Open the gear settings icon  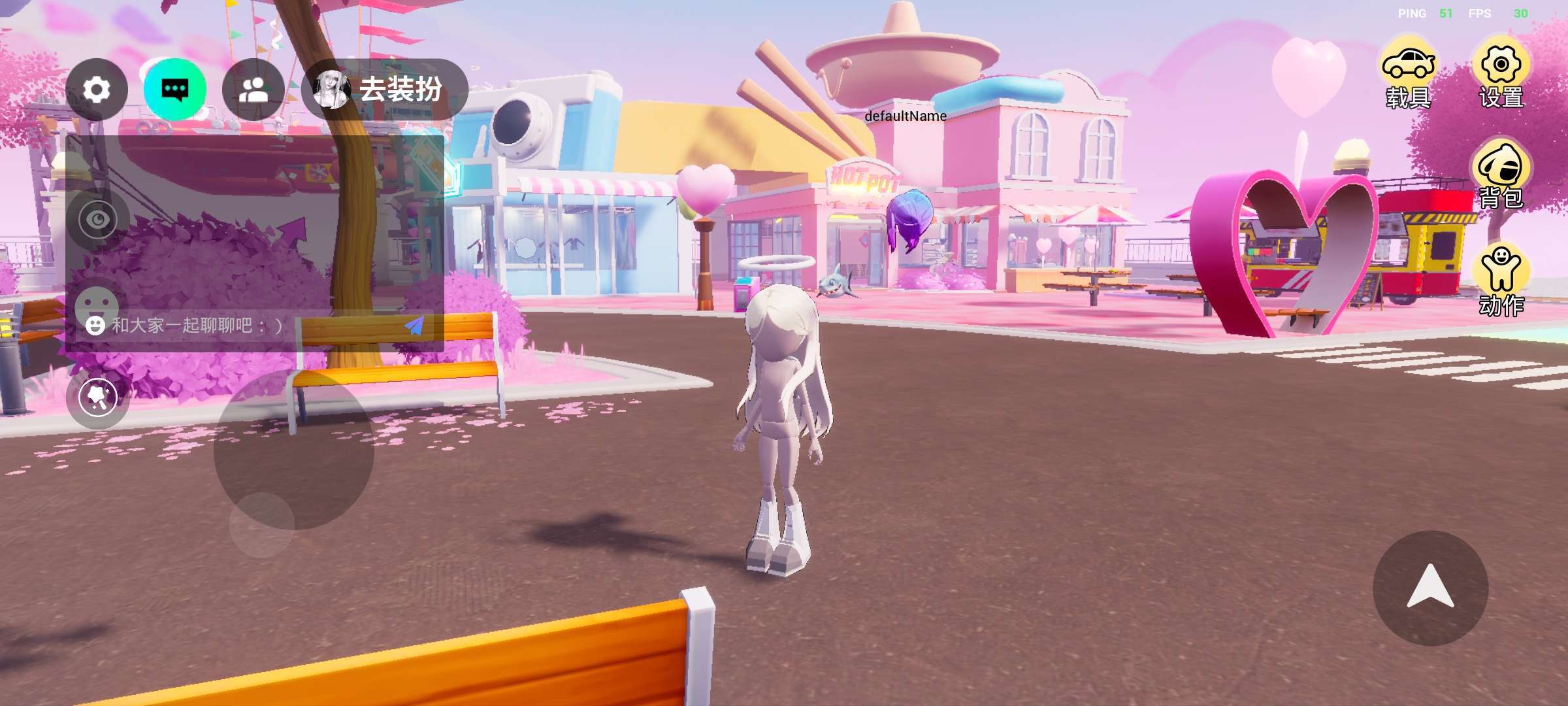click(97, 90)
